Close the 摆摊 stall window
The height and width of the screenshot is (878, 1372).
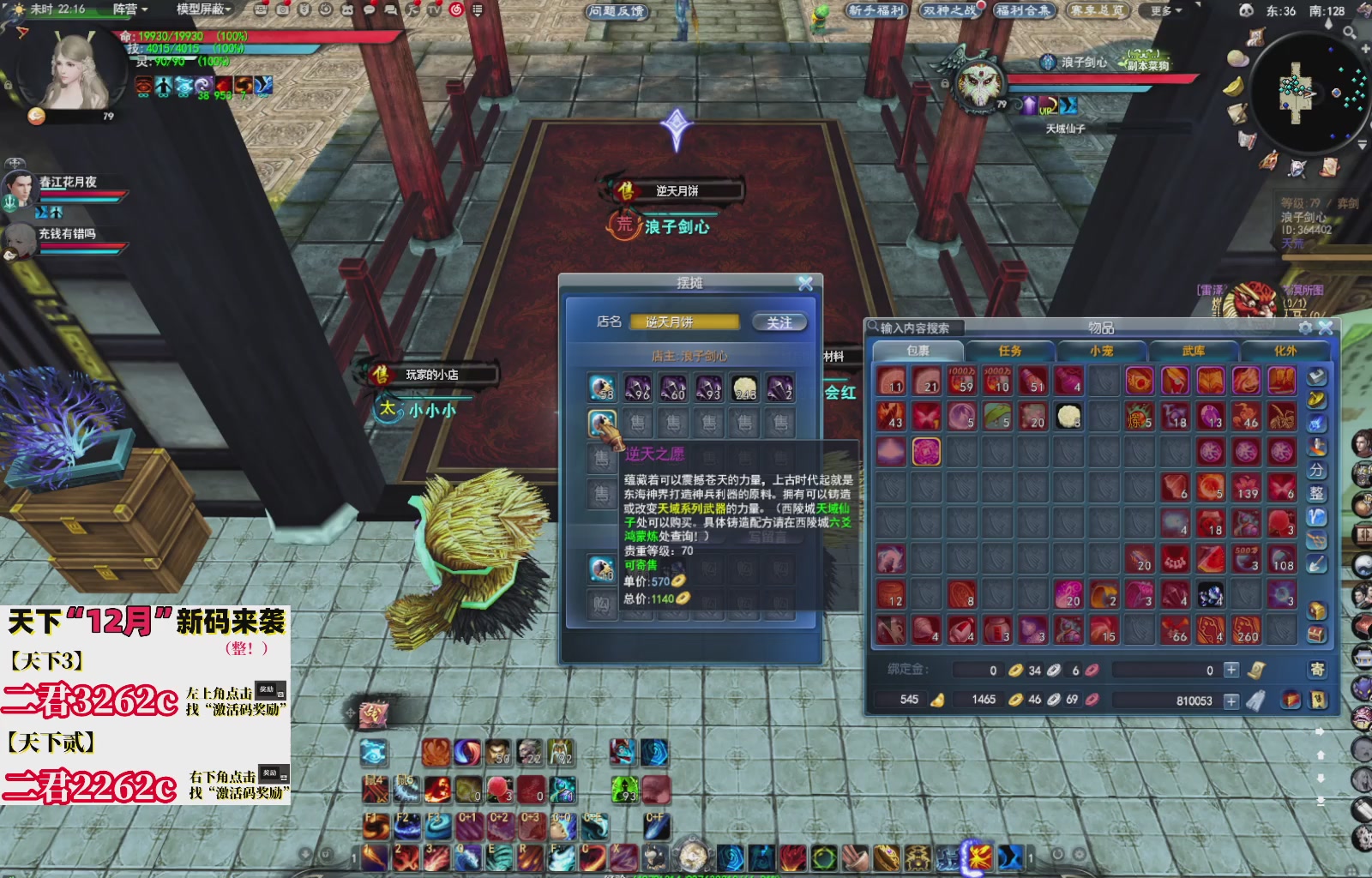[x=805, y=284]
